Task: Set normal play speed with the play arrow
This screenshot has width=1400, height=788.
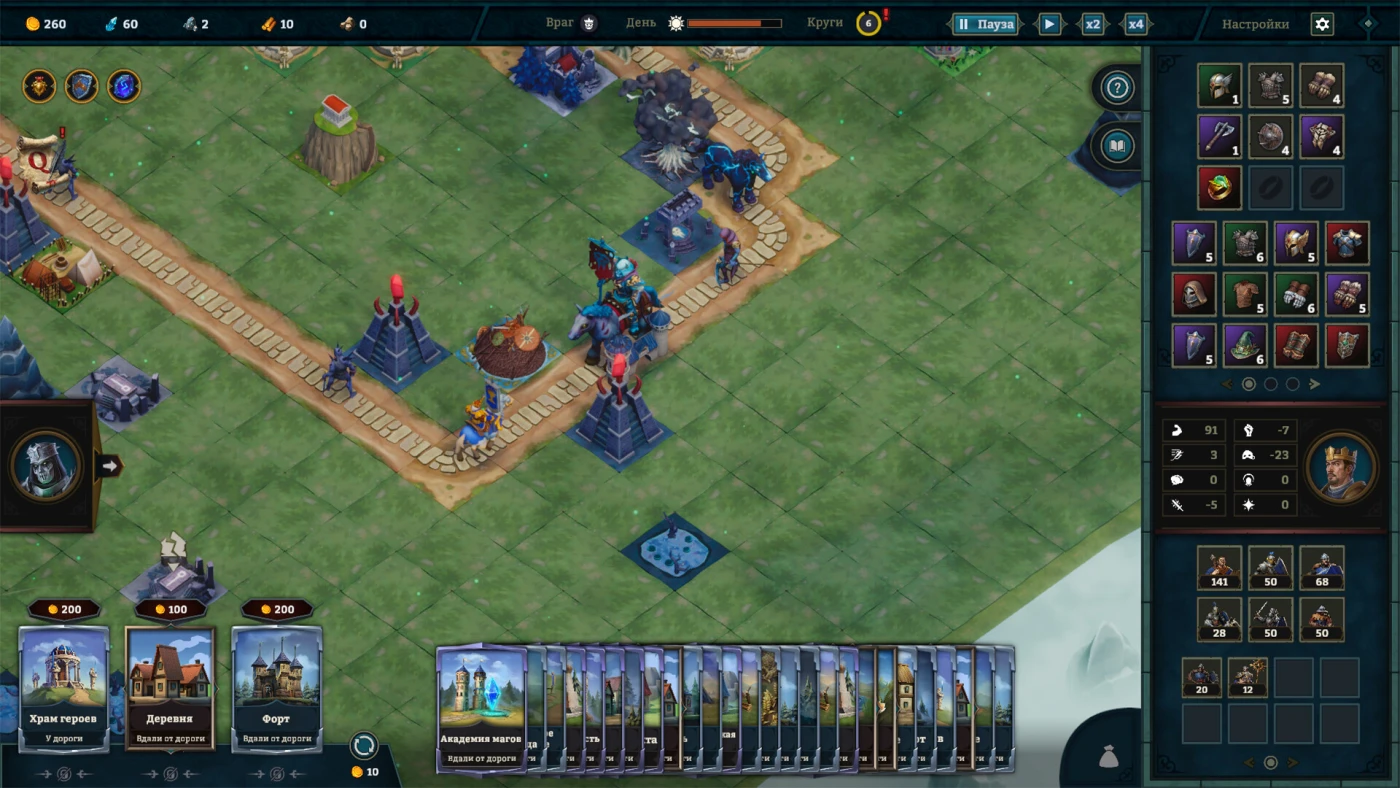Action: (x=1049, y=24)
